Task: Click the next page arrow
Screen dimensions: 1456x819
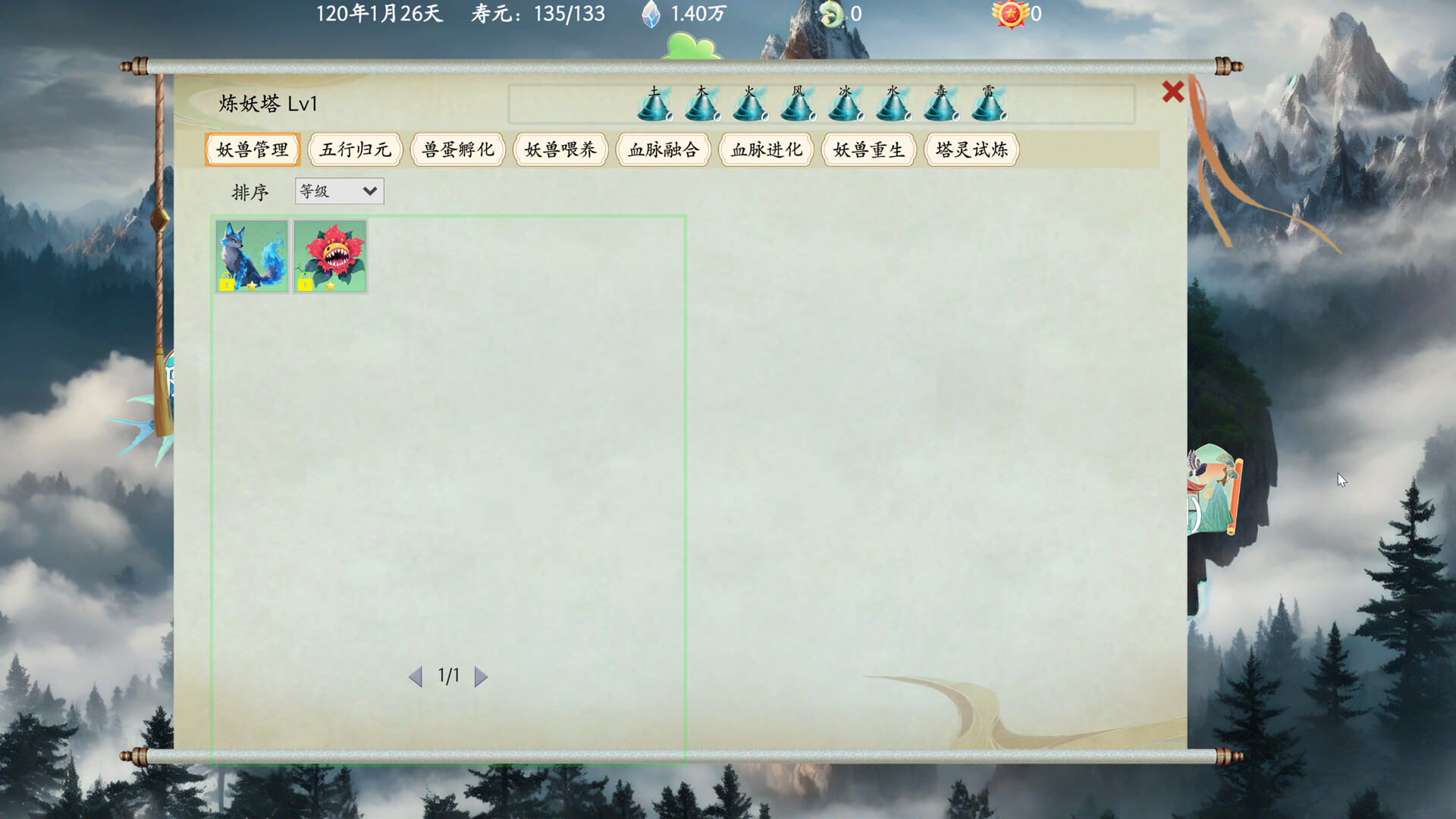Action: (480, 677)
